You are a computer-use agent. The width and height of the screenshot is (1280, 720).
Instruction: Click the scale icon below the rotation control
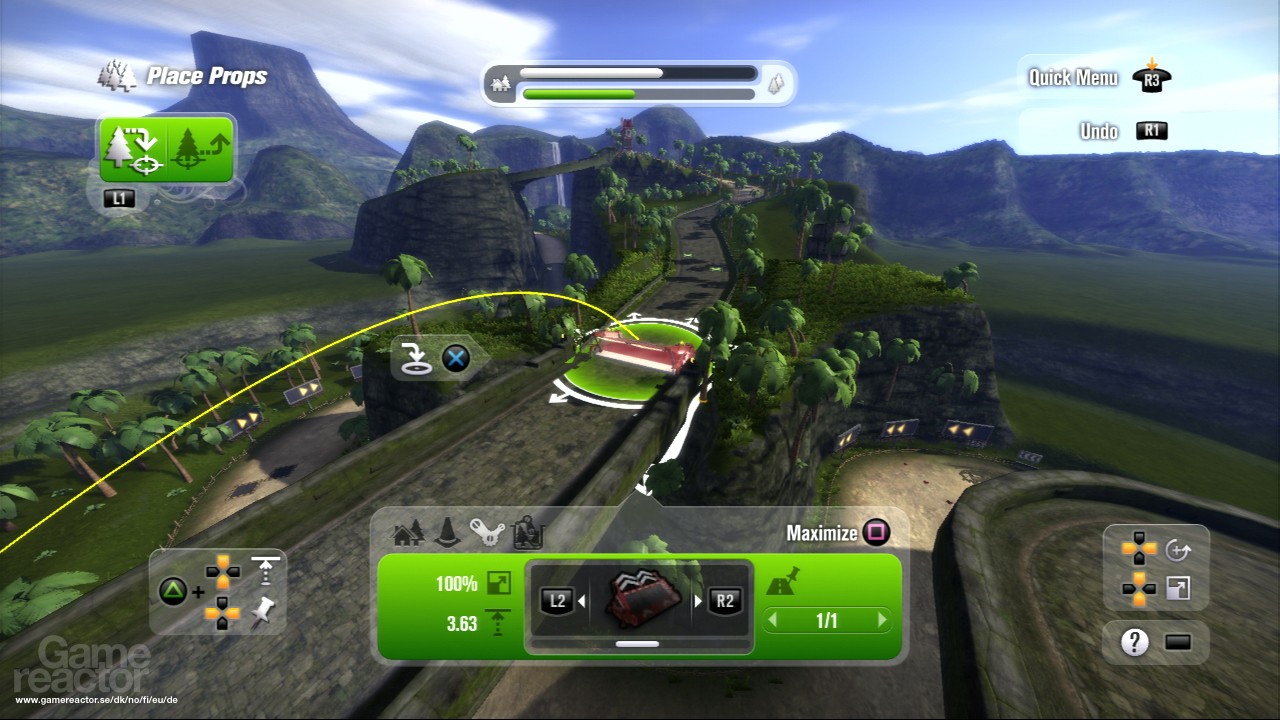tap(1178, 588)
